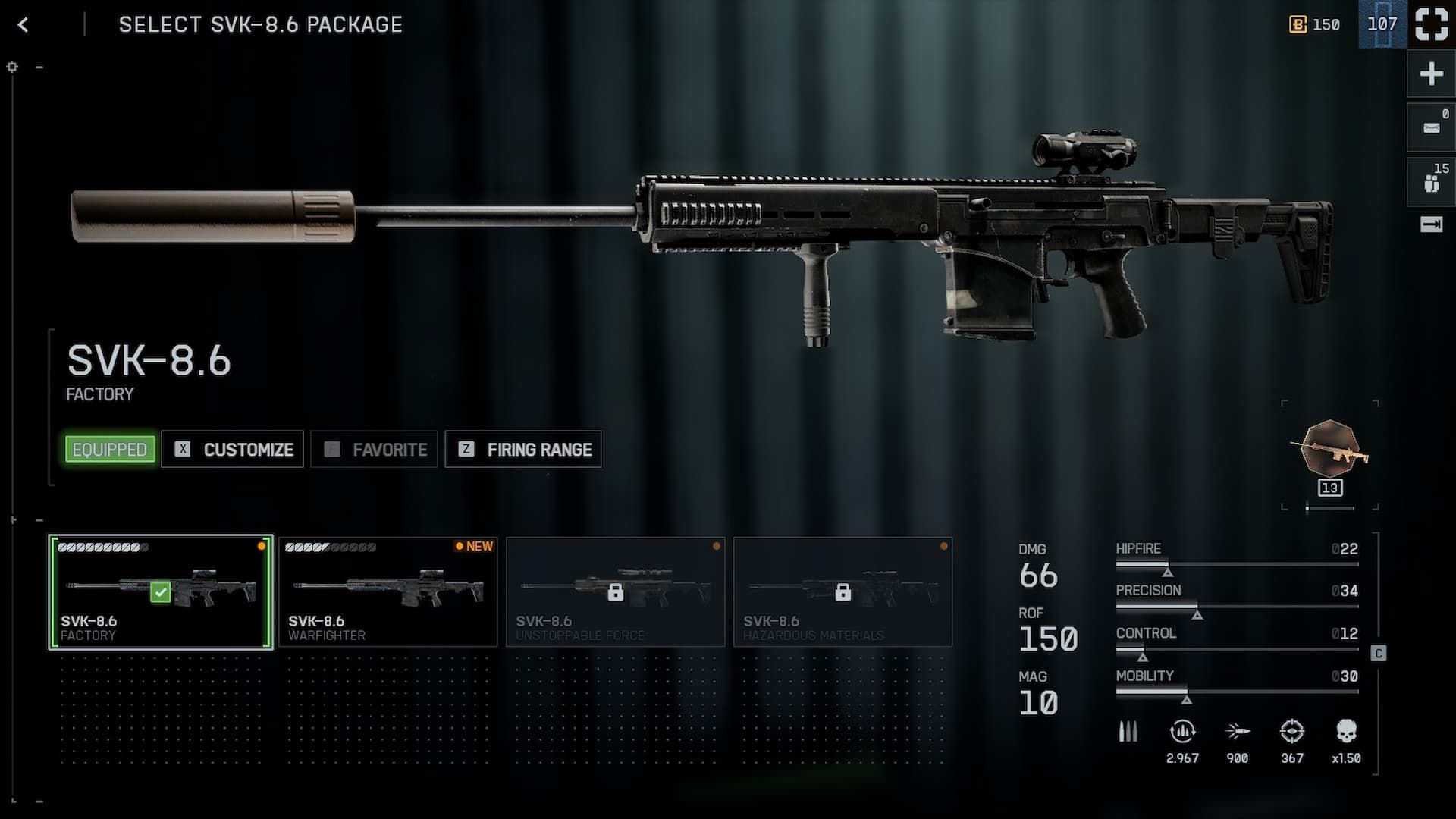Screen dimensions: 1456x819
Task: Choose the SVK-8.6 Warfighter package
Action: 388,592
